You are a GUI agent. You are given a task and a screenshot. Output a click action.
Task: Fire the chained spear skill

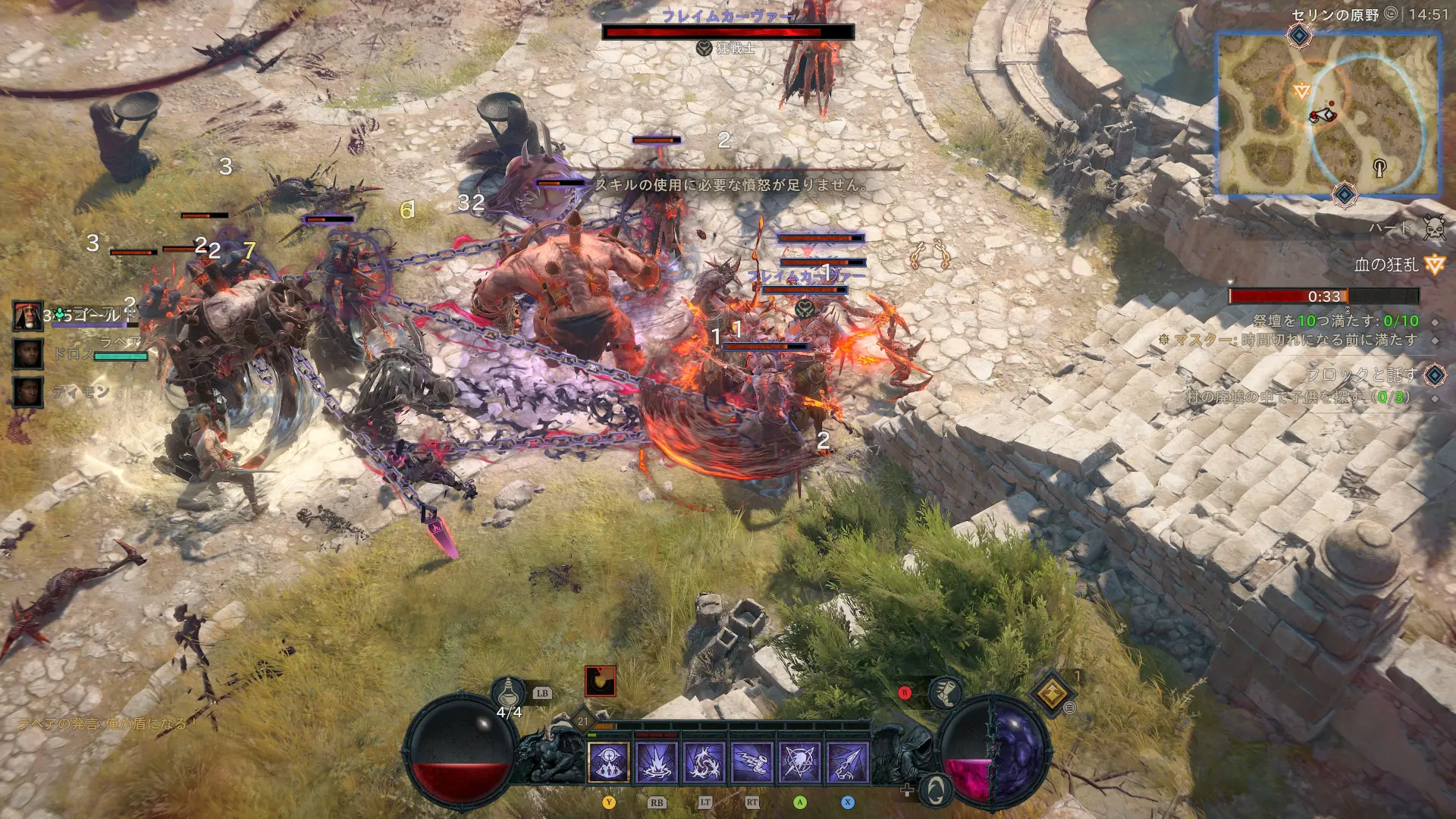[848, 762]
